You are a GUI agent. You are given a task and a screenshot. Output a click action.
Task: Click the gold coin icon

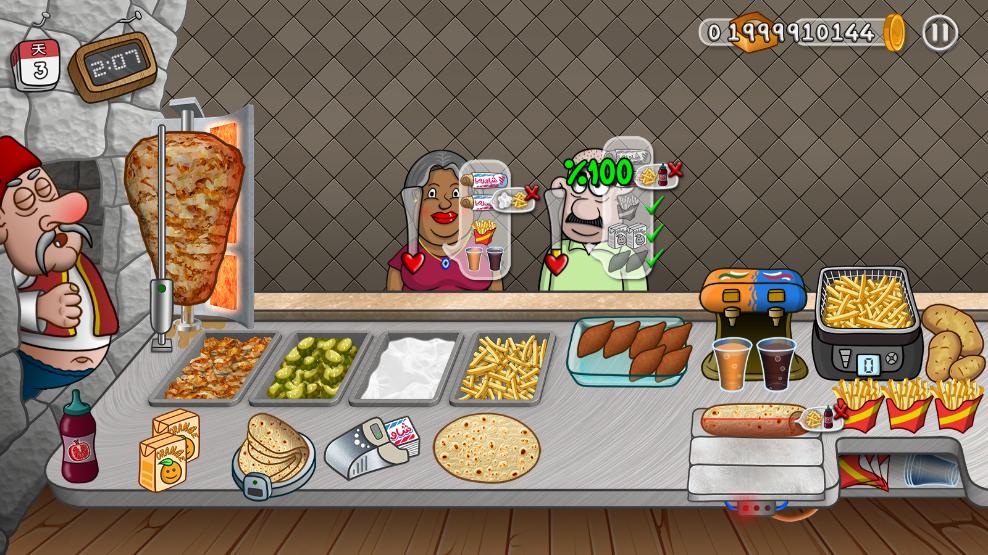tap(894, 33)
